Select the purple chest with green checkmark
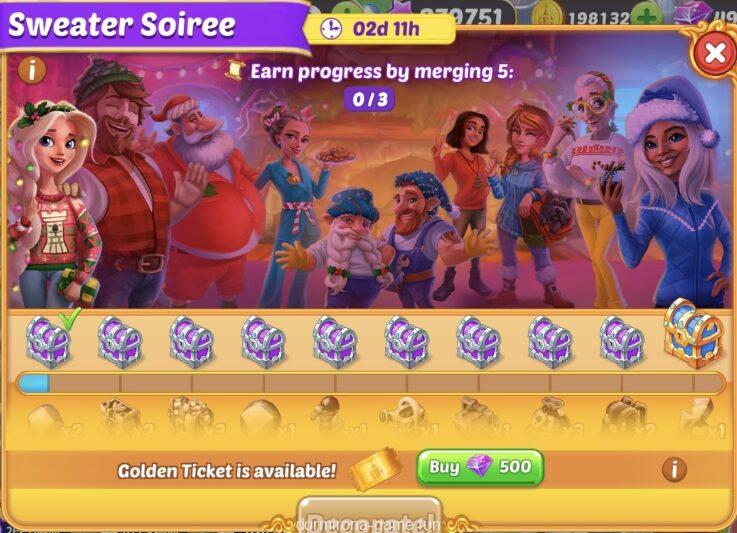This screenshot has height=533, width=737. pos(48,342)
